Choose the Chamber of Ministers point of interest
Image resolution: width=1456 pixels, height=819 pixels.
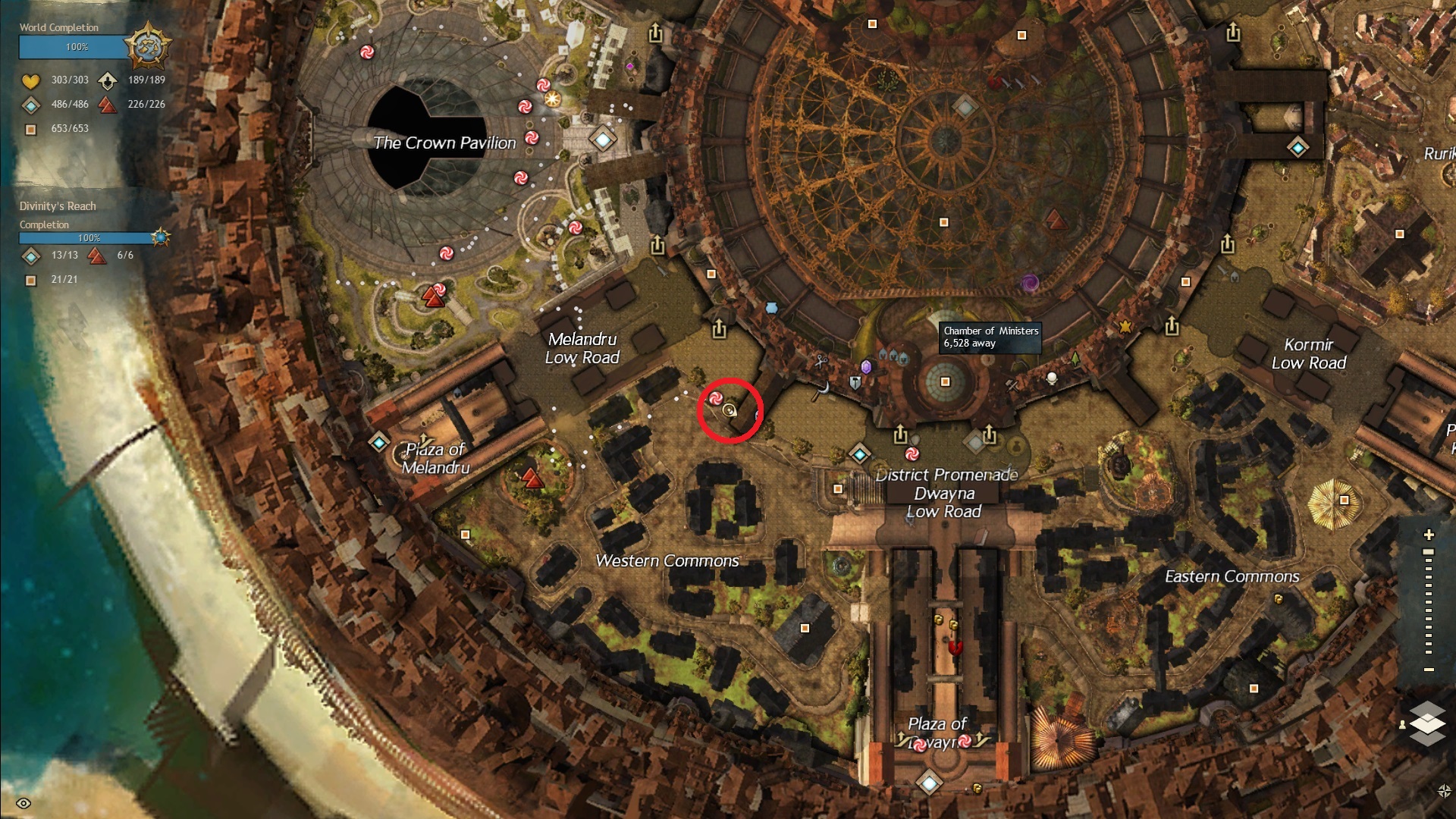[x=945, y=381]
